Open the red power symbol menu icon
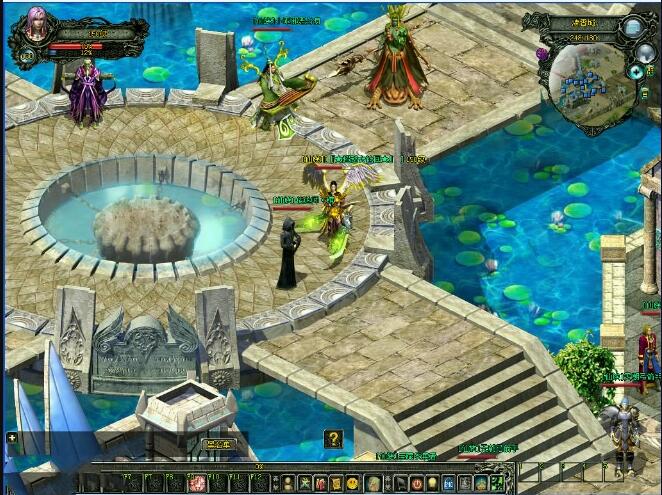662x495 pixels. [416, 484]
